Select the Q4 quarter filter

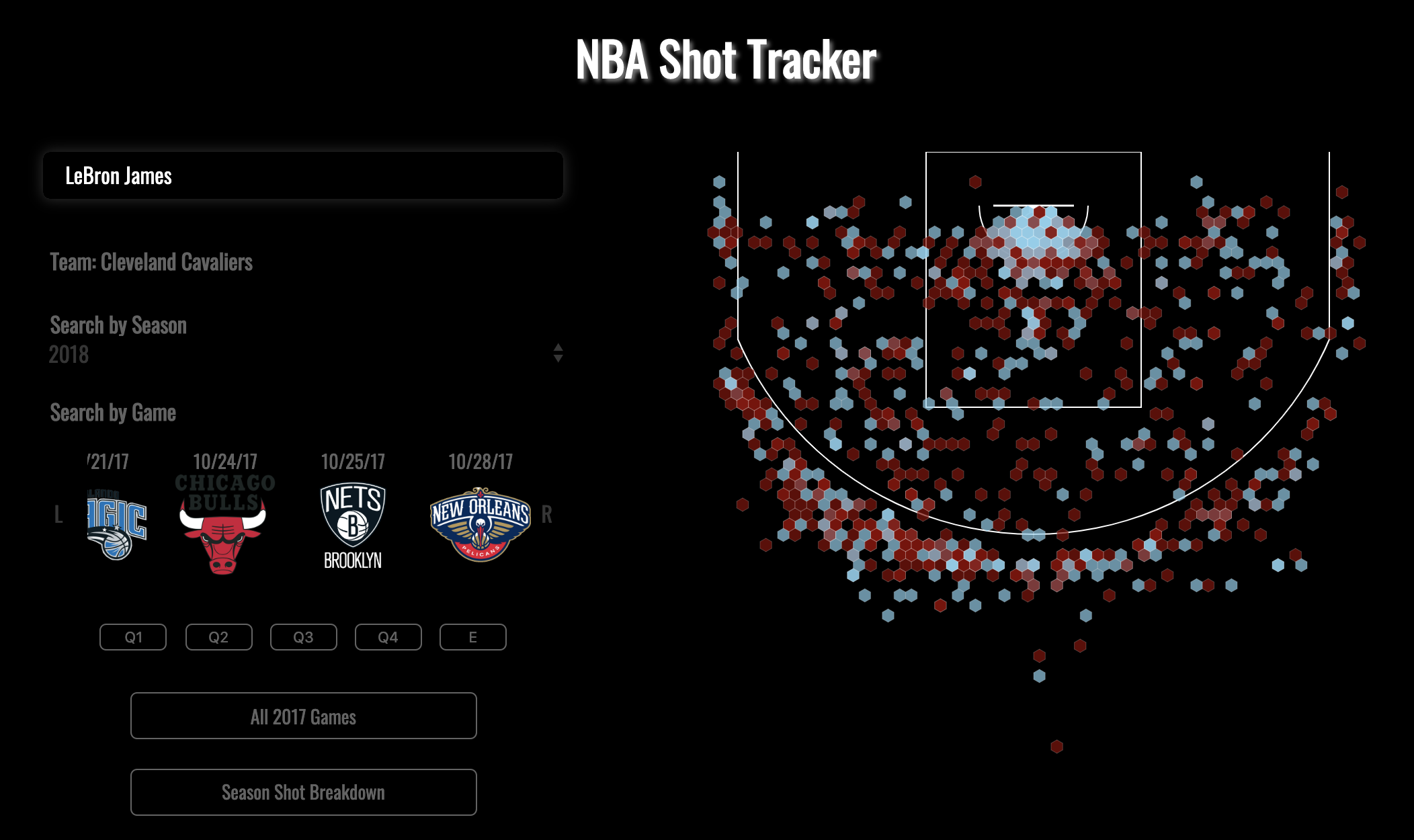coord(388,637)
